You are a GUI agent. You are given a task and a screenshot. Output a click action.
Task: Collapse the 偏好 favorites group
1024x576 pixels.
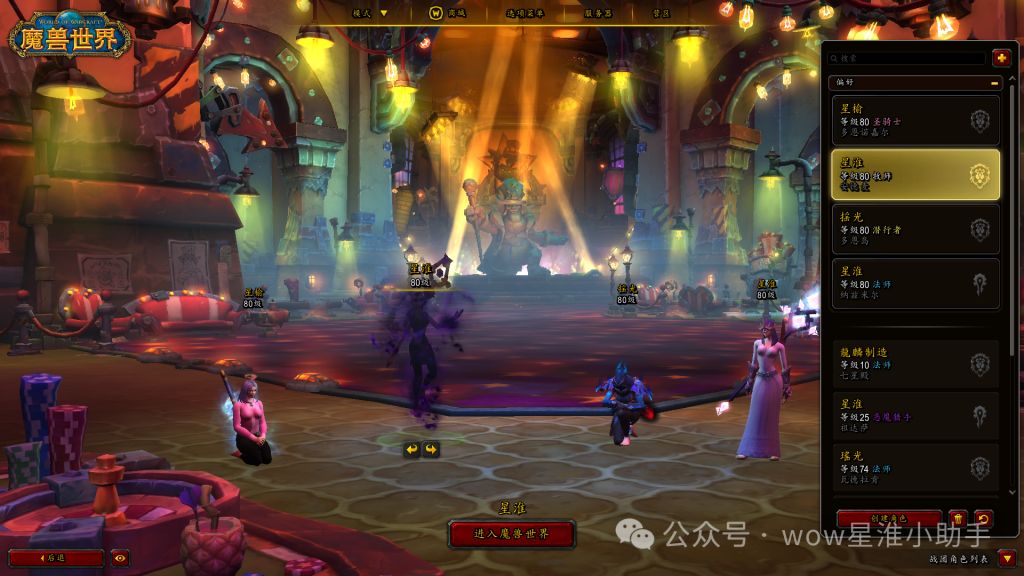(994, 83)
